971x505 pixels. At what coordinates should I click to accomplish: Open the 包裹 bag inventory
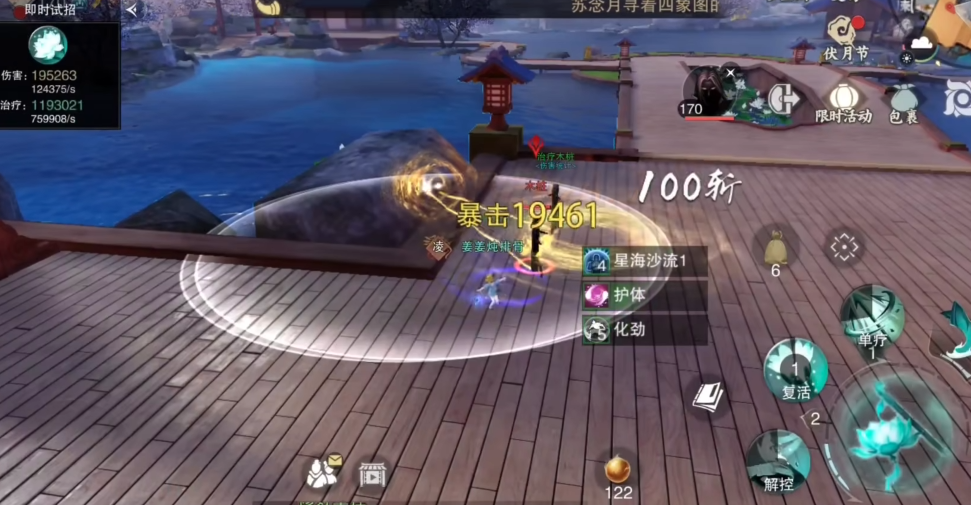(904, 98)
